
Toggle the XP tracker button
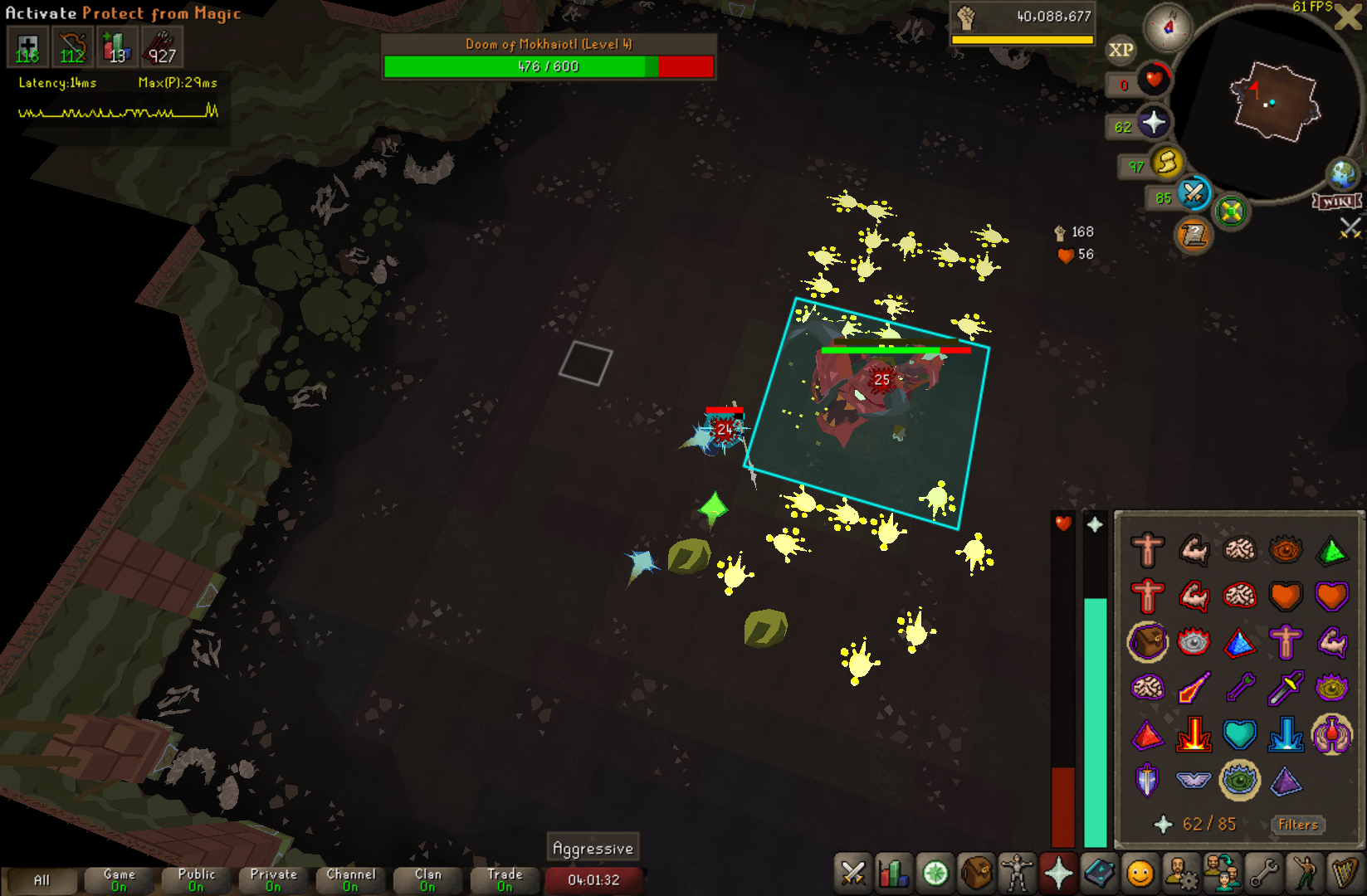point(1120,50)
